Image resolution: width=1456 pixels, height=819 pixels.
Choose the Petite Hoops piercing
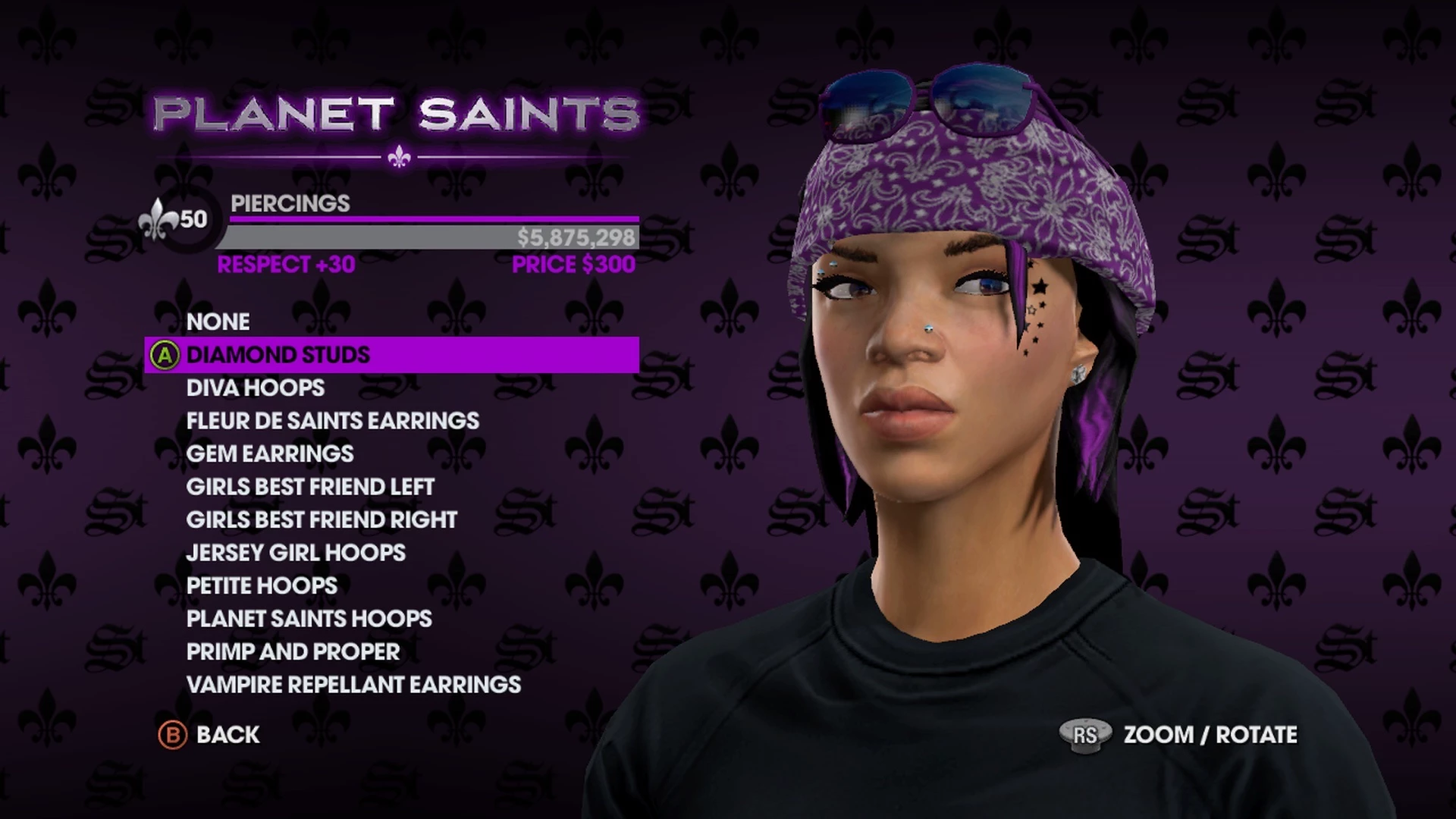[x=262, y=585]
